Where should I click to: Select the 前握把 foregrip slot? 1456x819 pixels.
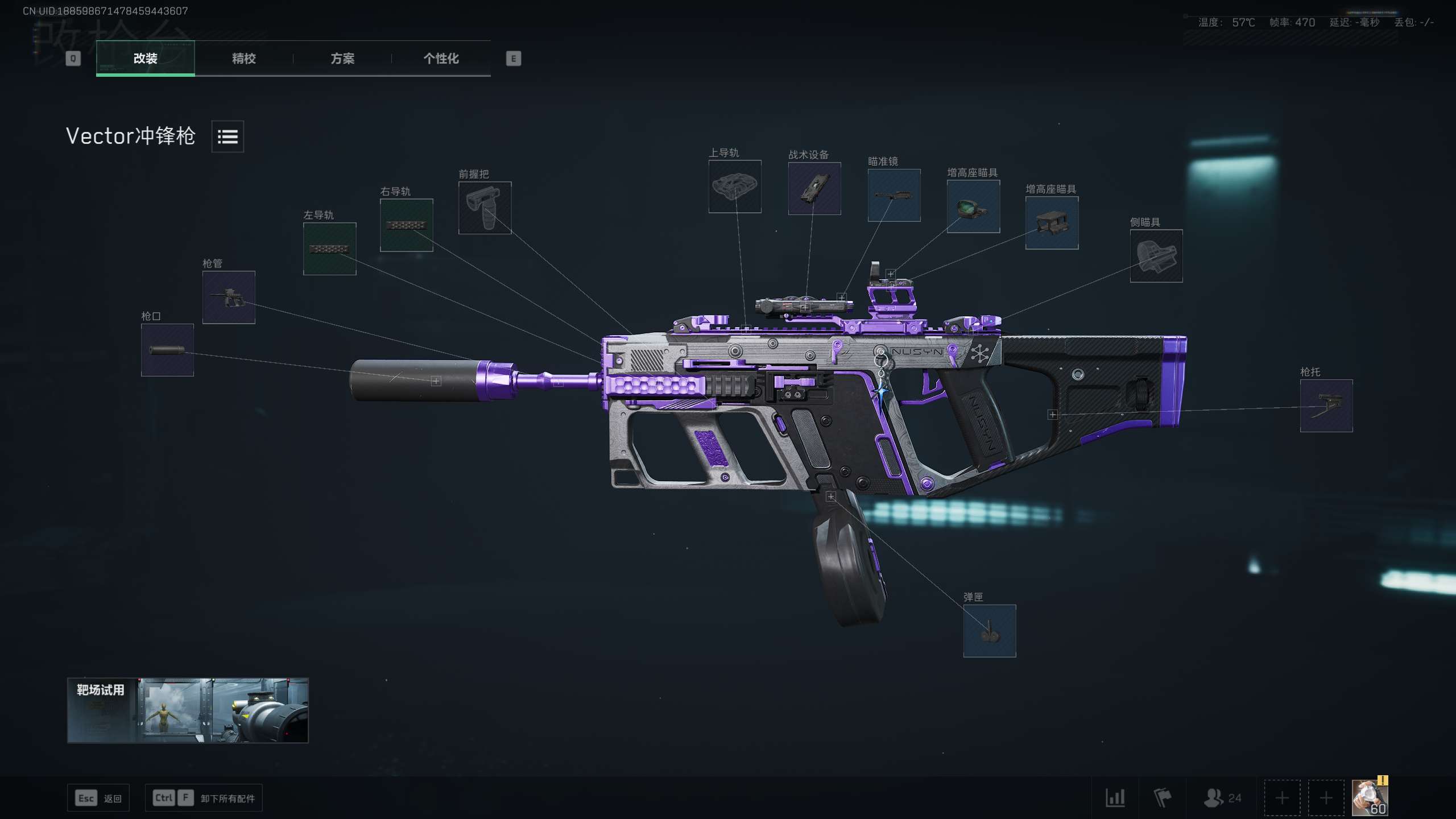[485, 208]
